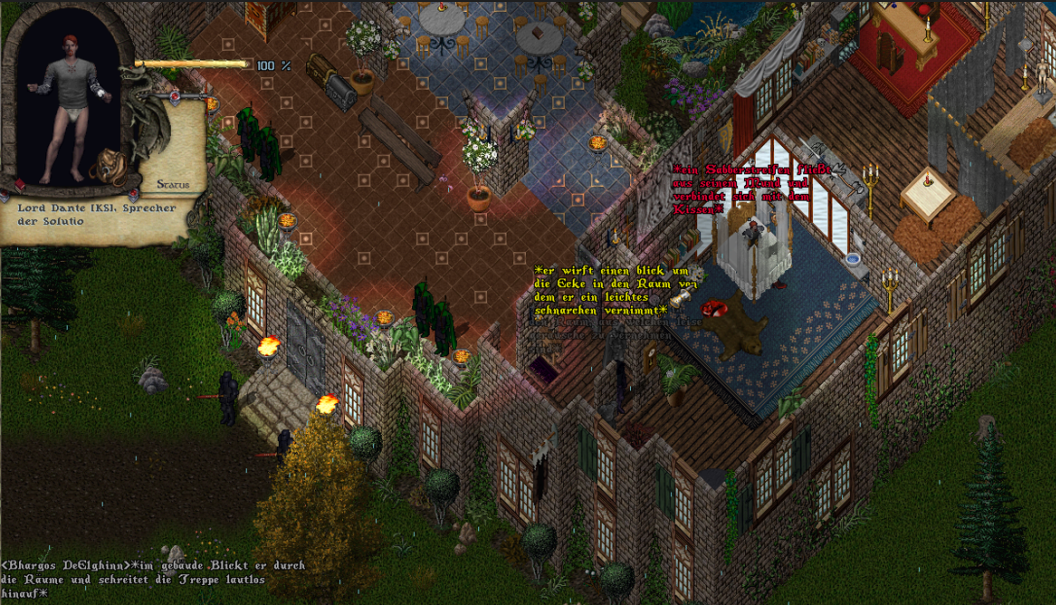This screenshot has height=605, width=1056.
Task: Open the leather backpack on the paperdoll
Action: click(106, 166)
